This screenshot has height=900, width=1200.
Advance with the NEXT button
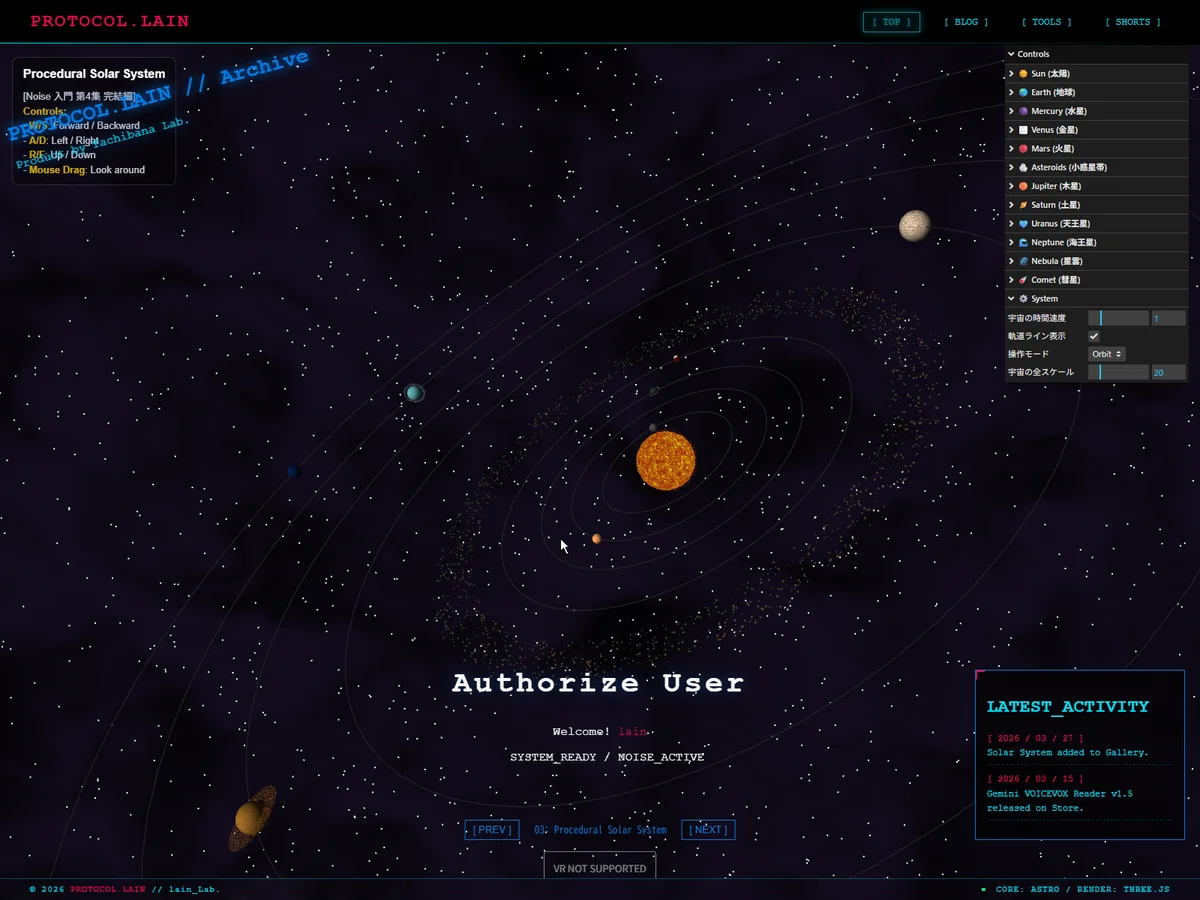(x=708, y=830)
